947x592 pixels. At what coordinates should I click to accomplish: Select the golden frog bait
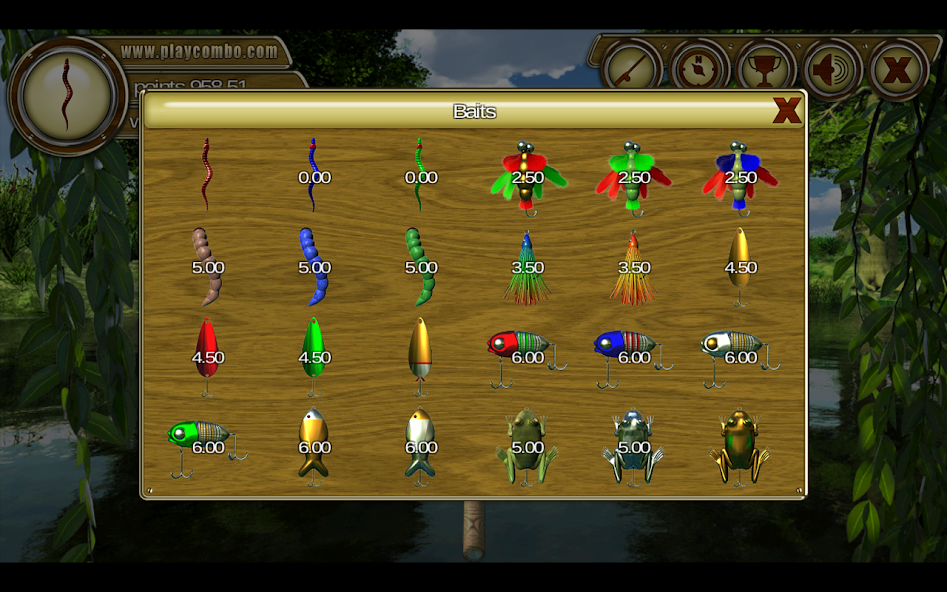(x=740, y=447)
